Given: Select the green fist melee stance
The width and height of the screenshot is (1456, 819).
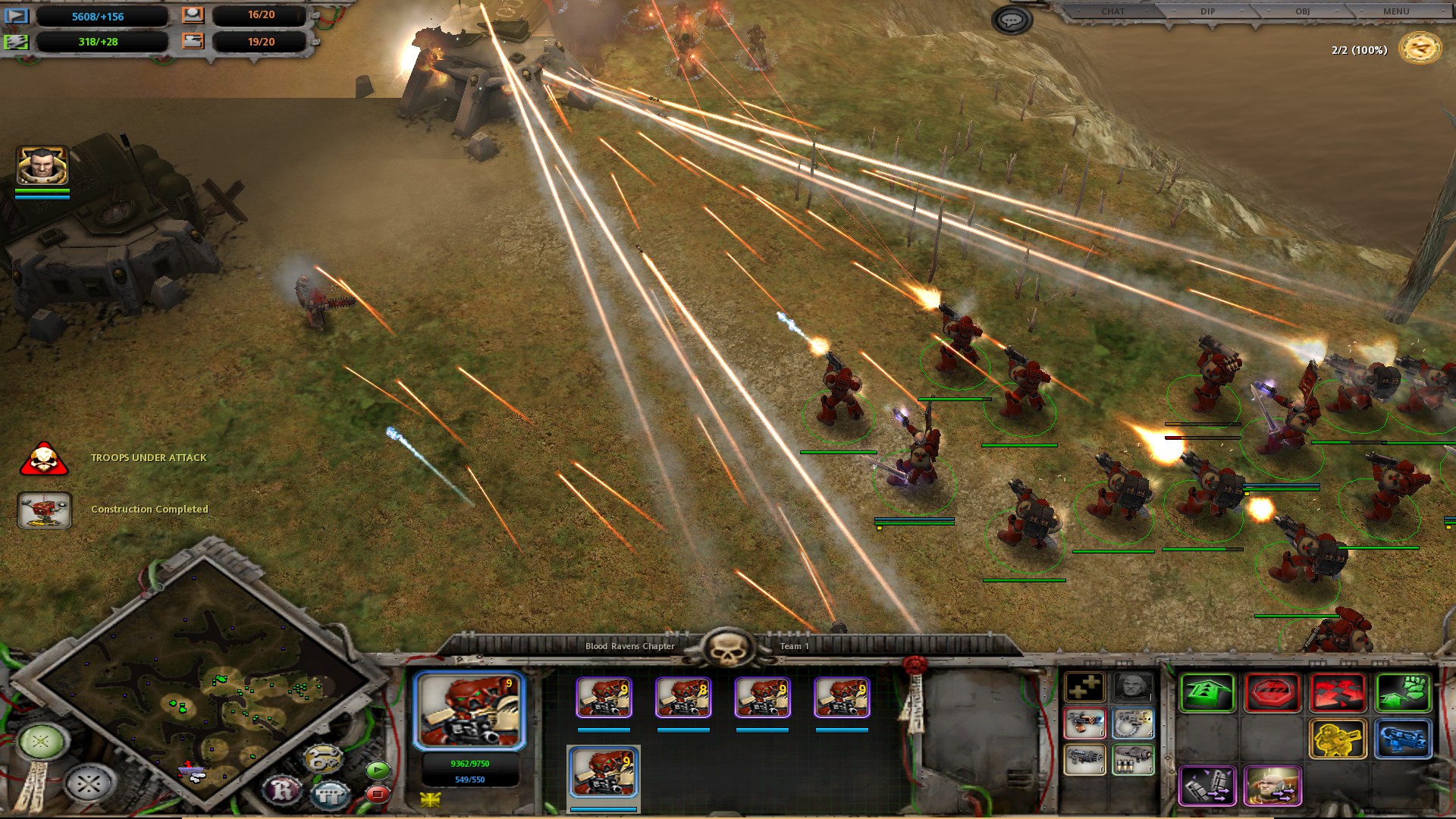Looking at the screenshot, I should (1403, 692).
